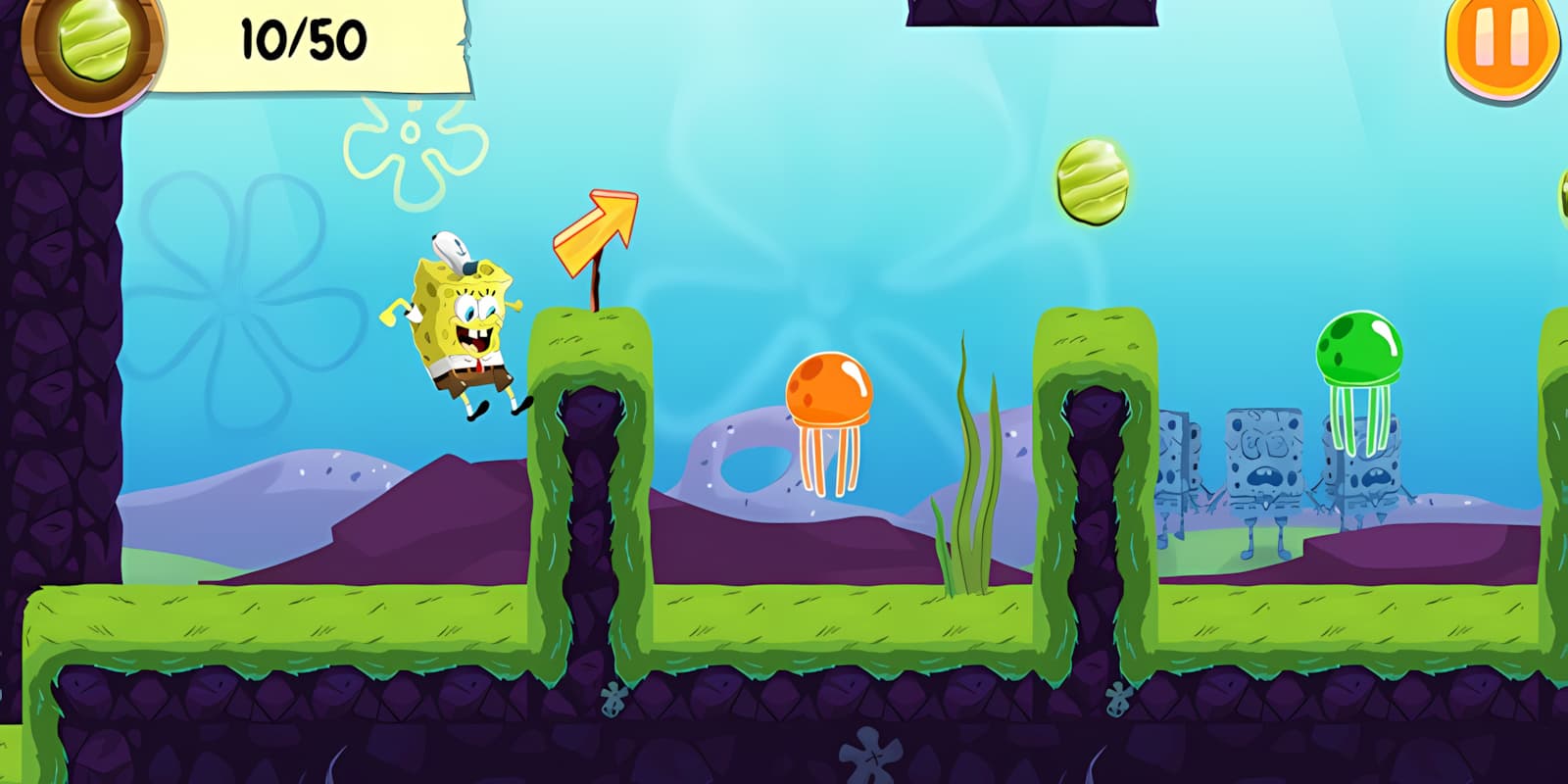Select SpongeBob mid-jump

[x=461, y=323]
